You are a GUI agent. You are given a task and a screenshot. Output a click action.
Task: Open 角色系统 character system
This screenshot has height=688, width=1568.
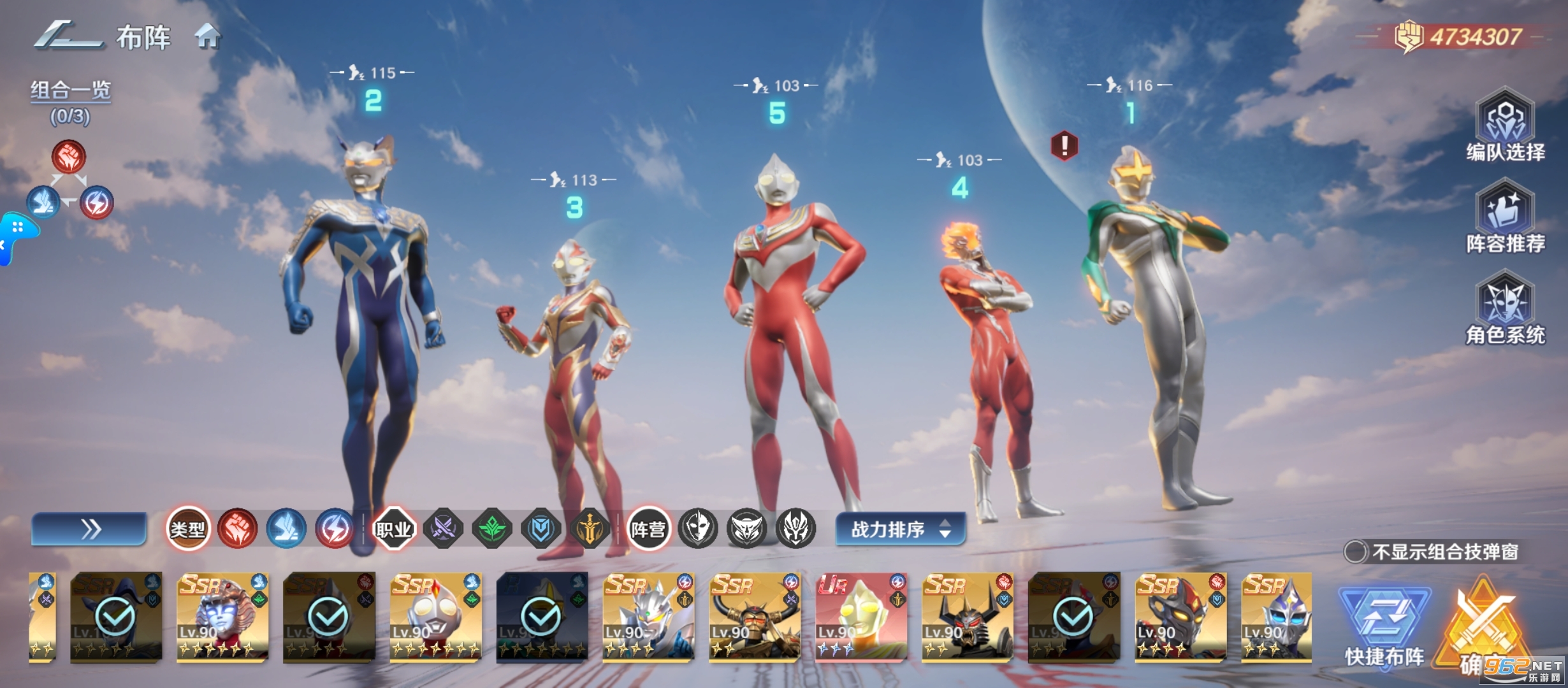click(x=1505, y=308)
